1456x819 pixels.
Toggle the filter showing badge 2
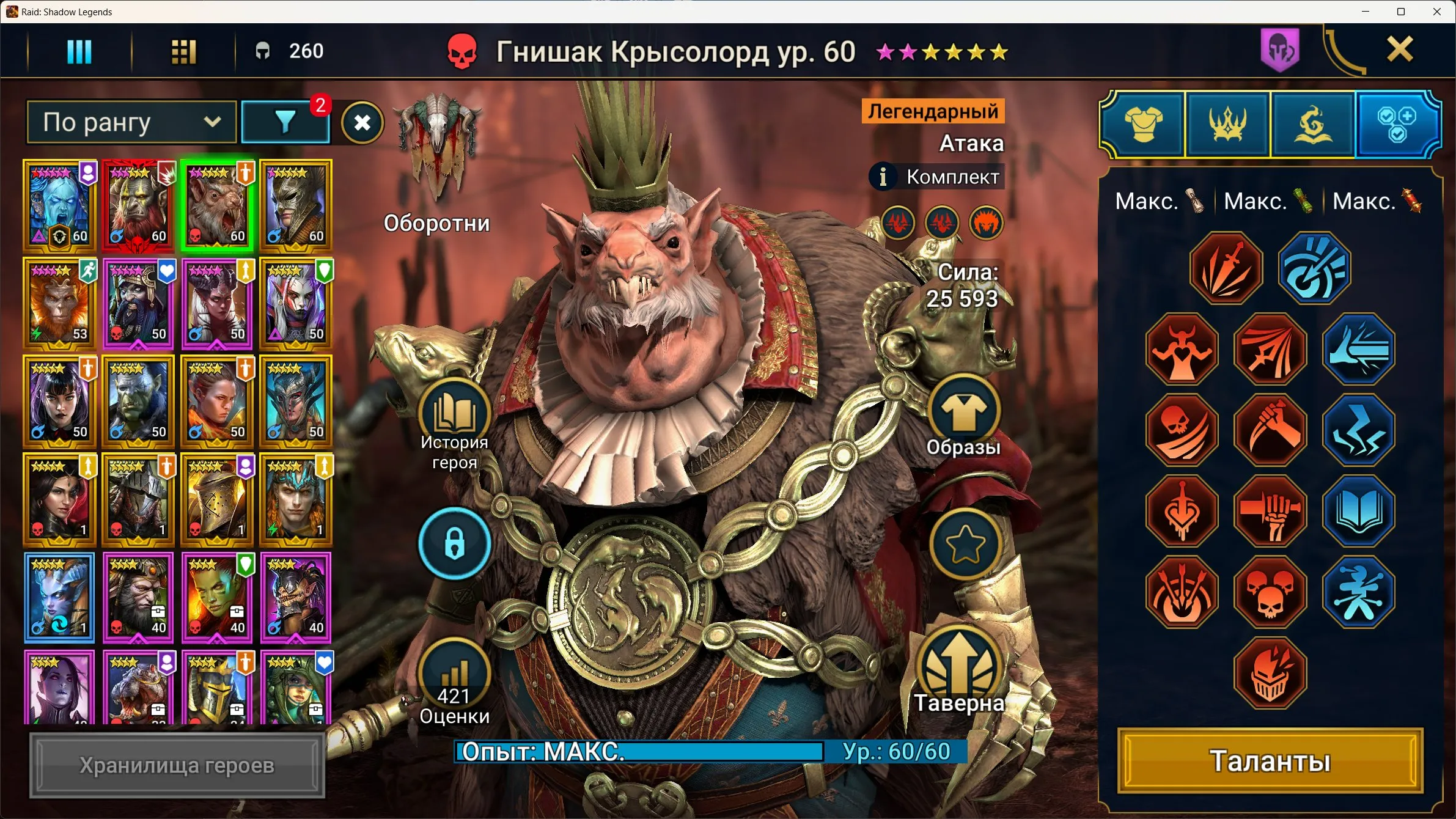(285, 122)
